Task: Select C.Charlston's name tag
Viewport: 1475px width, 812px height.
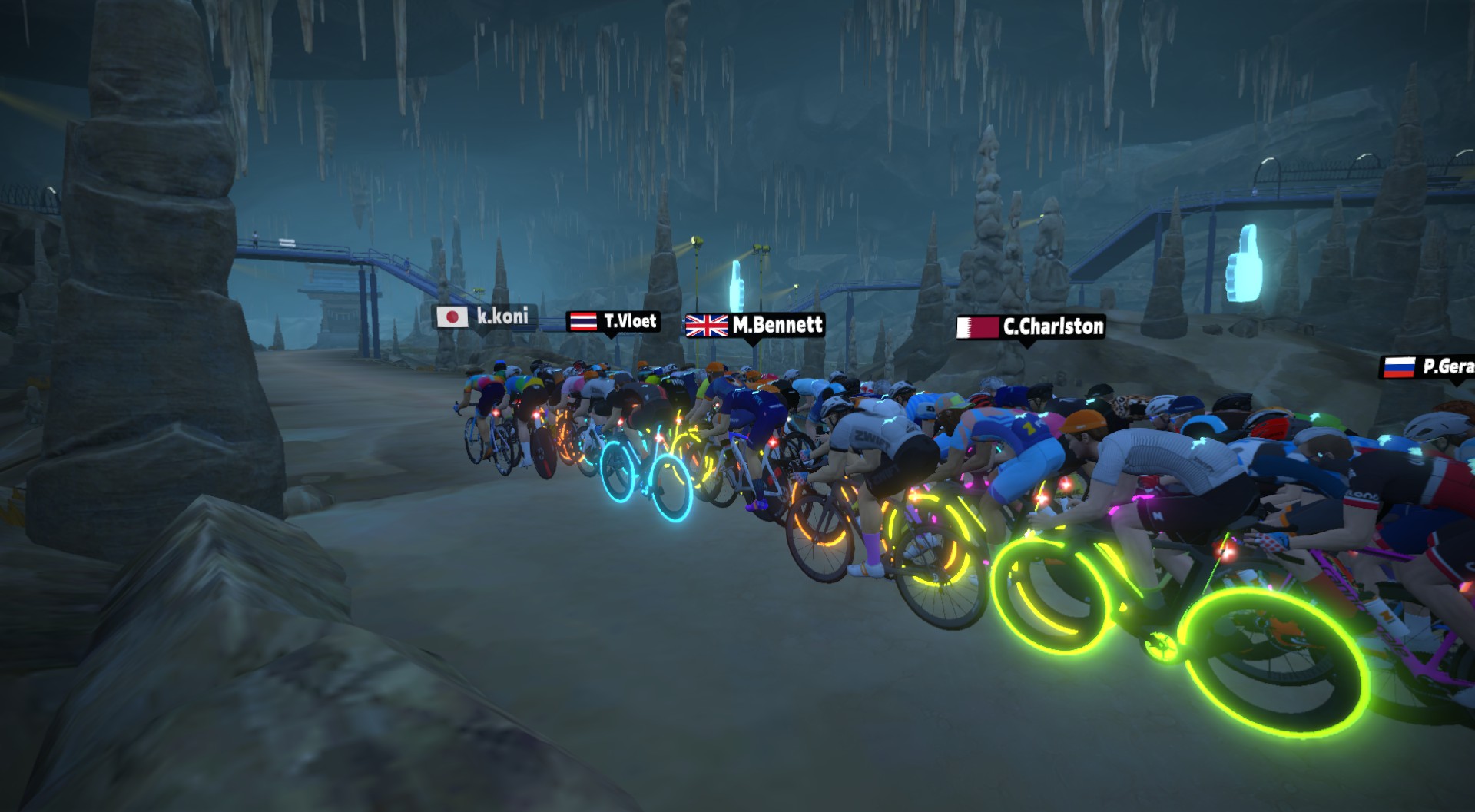Action: 1030,327
